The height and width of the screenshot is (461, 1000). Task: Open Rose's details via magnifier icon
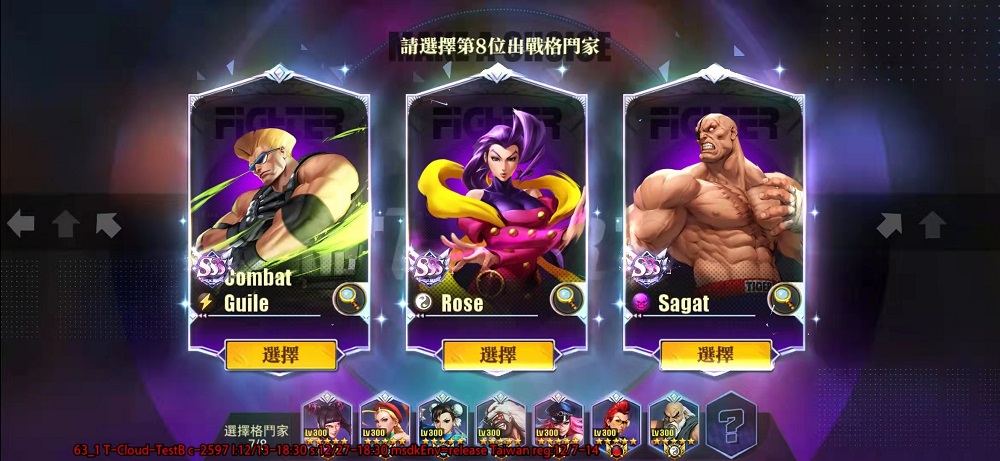tap(566, 298)
